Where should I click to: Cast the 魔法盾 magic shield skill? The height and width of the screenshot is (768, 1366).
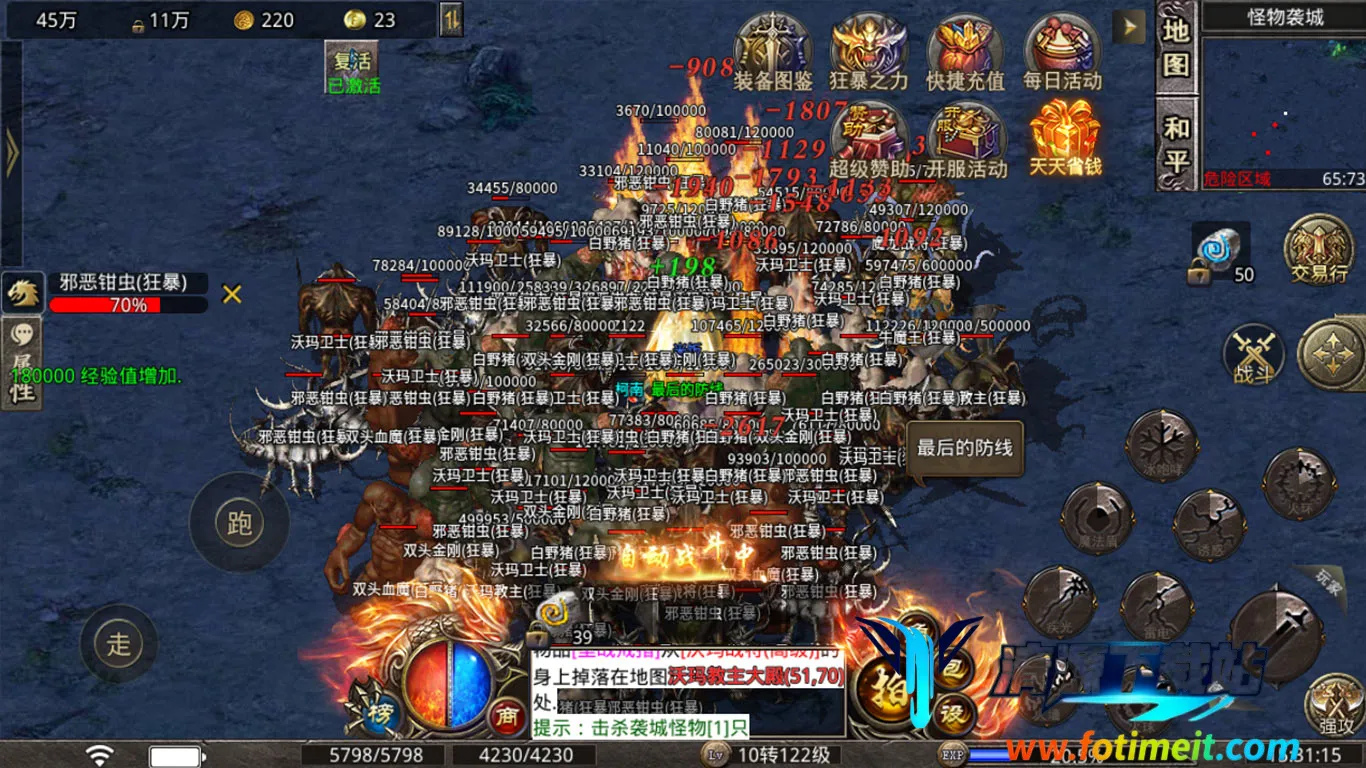coord(1097,518)
